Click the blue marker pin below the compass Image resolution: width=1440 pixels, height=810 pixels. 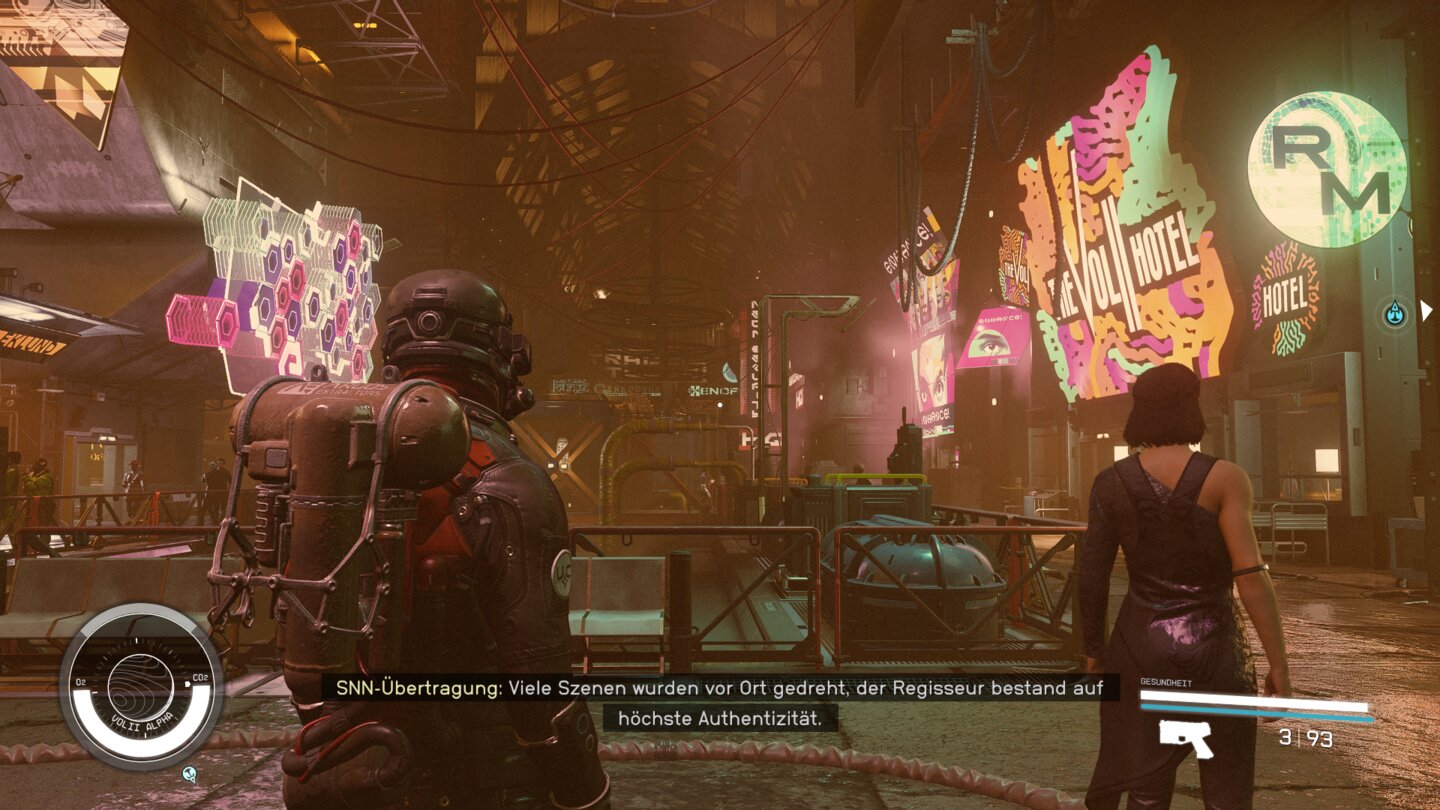(190, 773)
